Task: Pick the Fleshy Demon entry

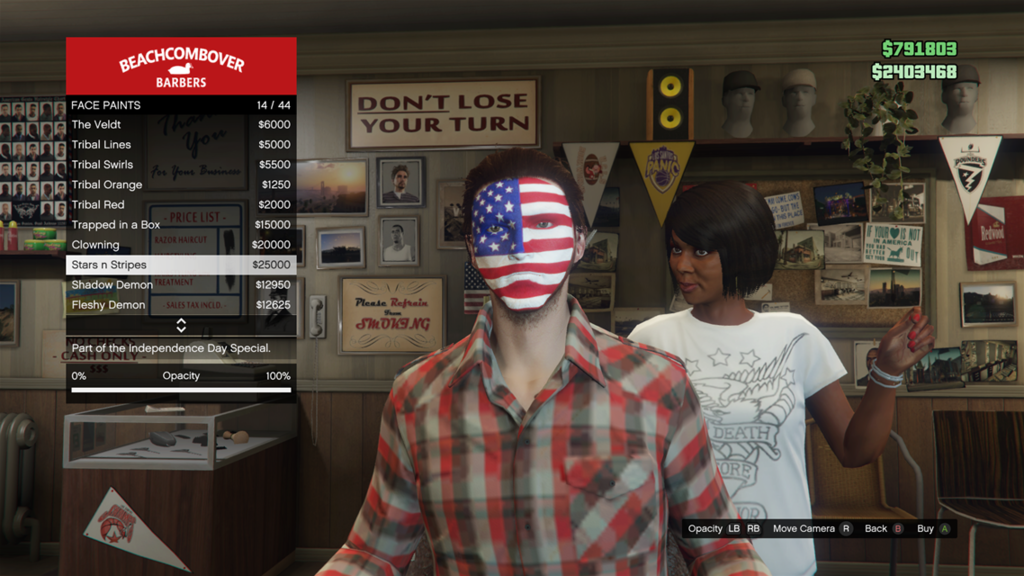Action: [181, 305]
